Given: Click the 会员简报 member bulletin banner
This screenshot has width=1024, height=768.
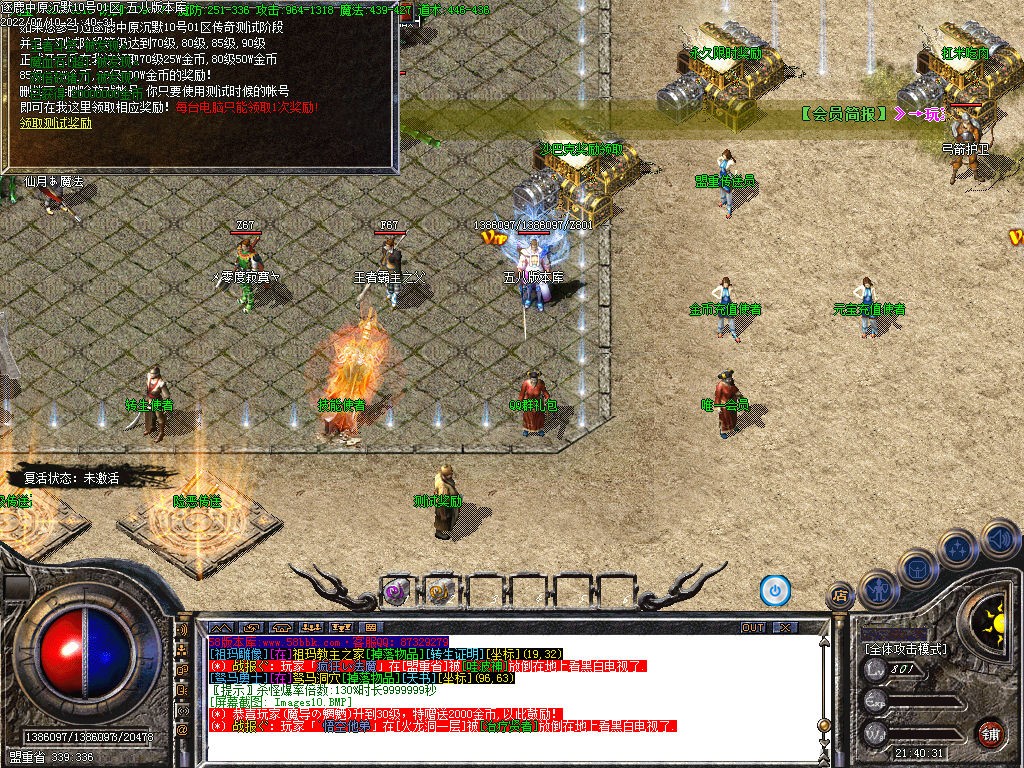Looking at the screenshot, I should [845, 114].
